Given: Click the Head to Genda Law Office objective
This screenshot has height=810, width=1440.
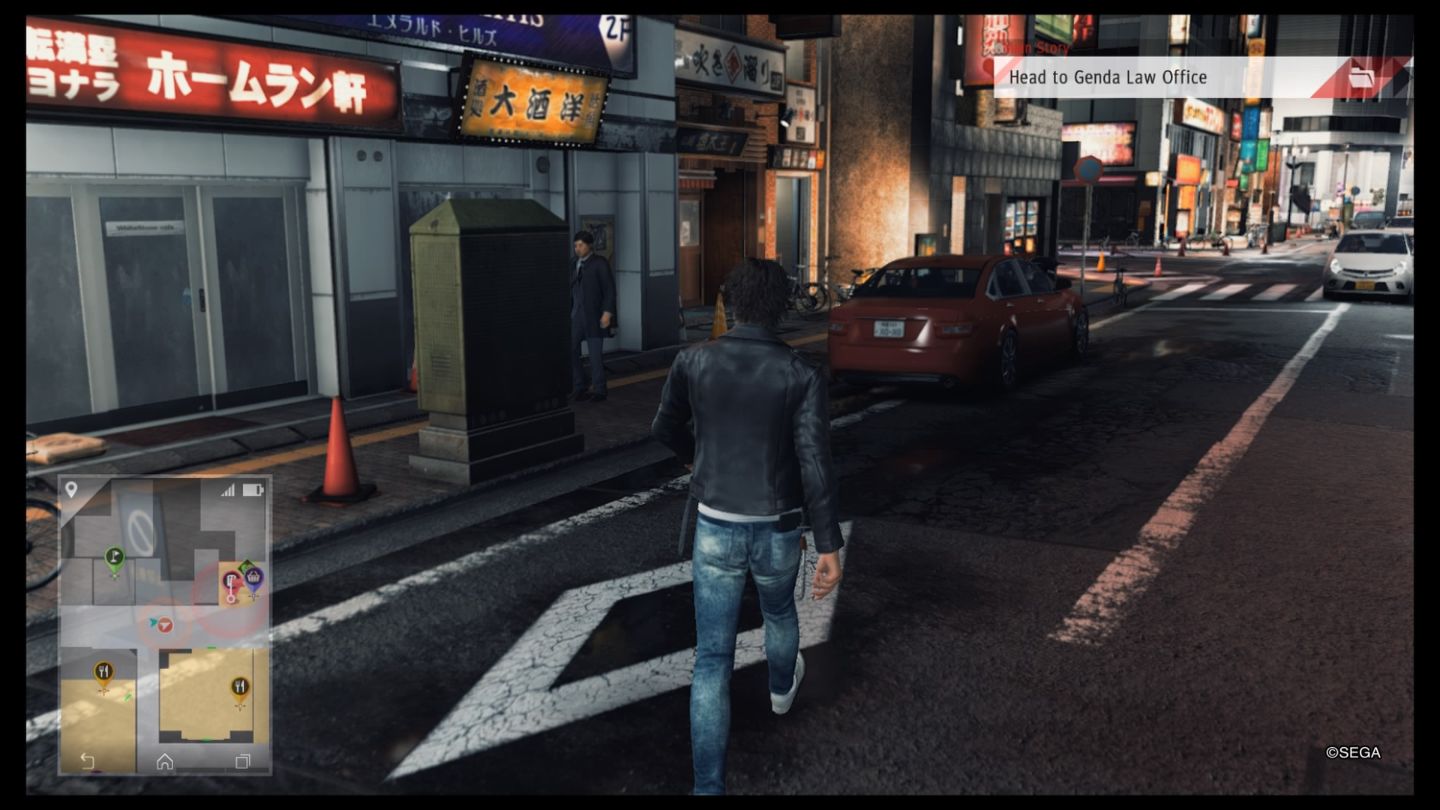Looking at the screenshot, I should pyautogui.click(x=1110, y=77).
